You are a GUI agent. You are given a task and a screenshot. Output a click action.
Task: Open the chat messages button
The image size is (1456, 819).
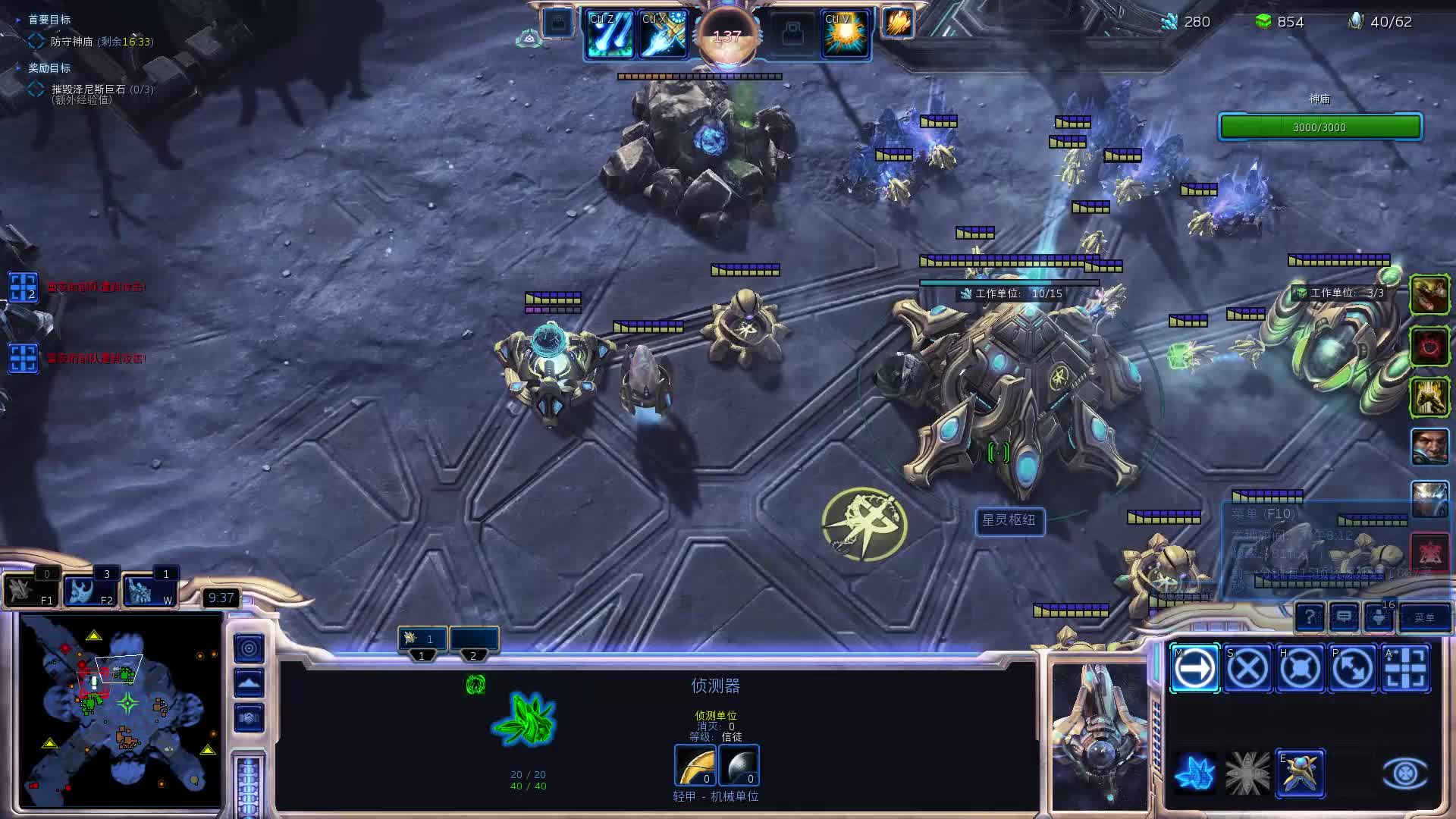pyautogui.click(x=1344, y=617)
